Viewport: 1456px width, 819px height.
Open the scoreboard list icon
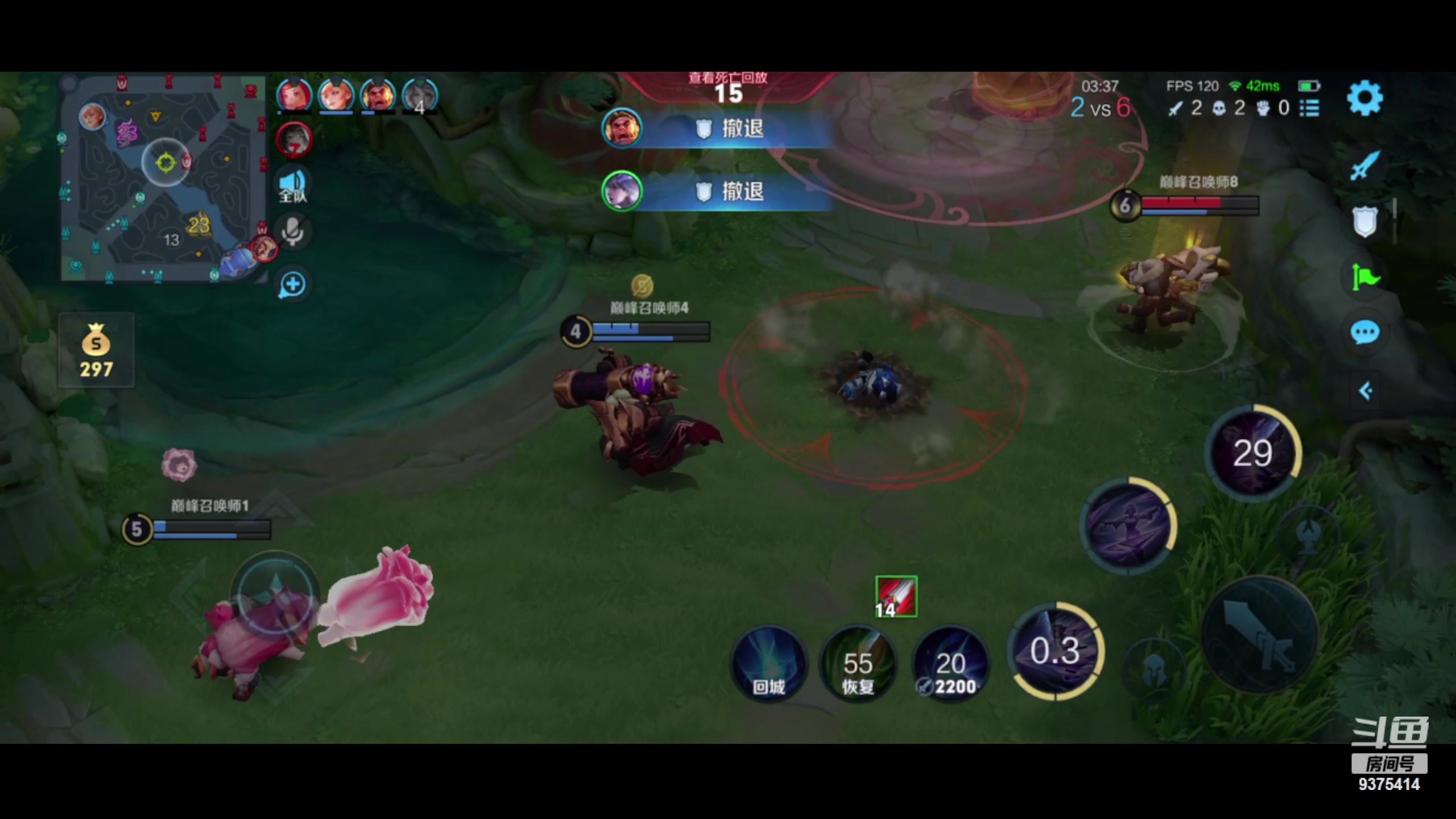(x=1309, y=108)
